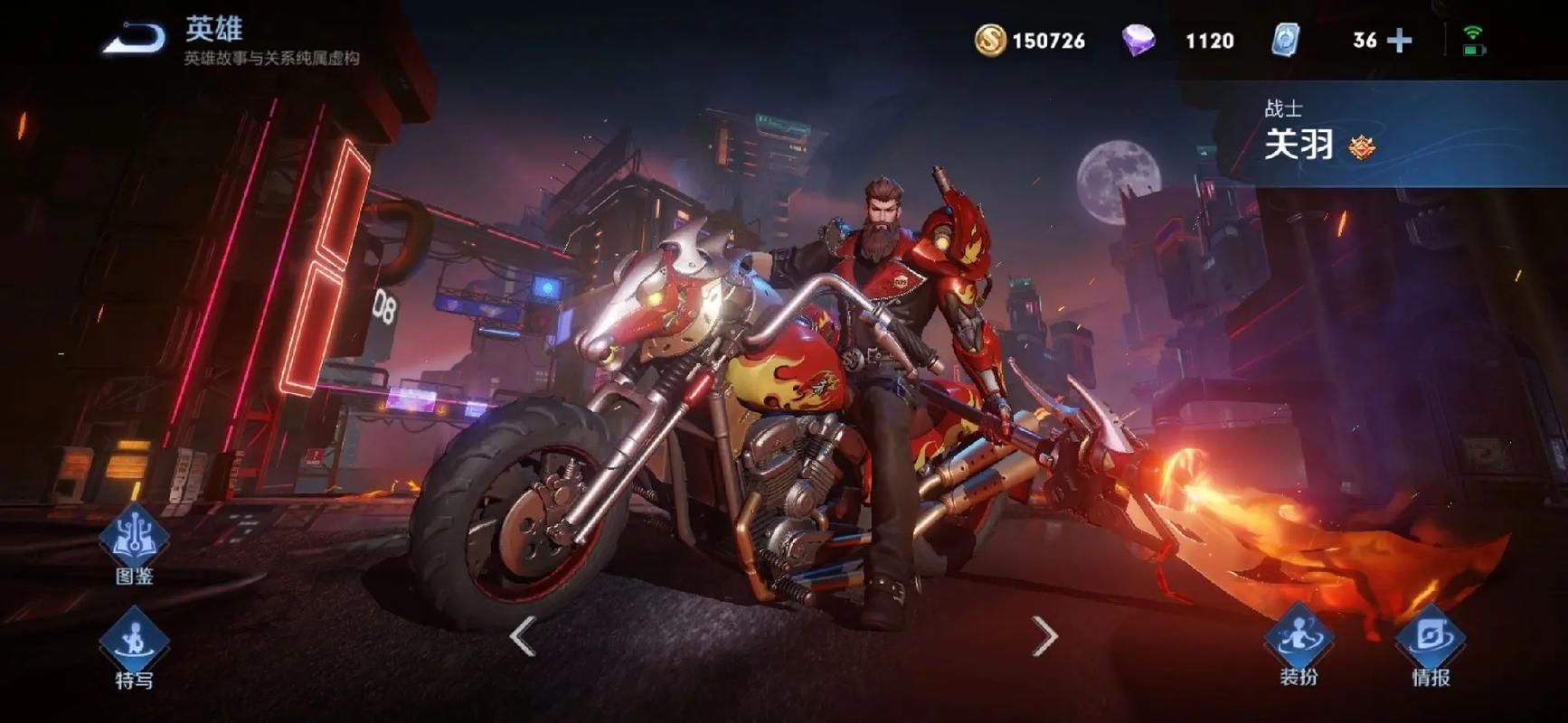The height and width of the screenshot is (723, 1568).
Task: Show the next hero with right arrow
Action: [x=1044, y=637]
